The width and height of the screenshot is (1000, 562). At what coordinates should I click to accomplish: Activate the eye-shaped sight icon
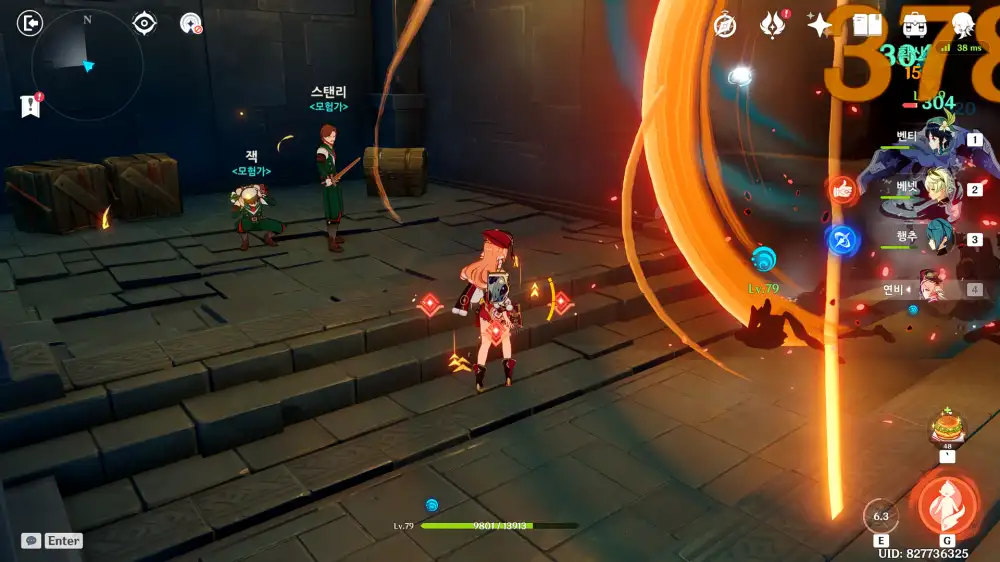[145, 23]
